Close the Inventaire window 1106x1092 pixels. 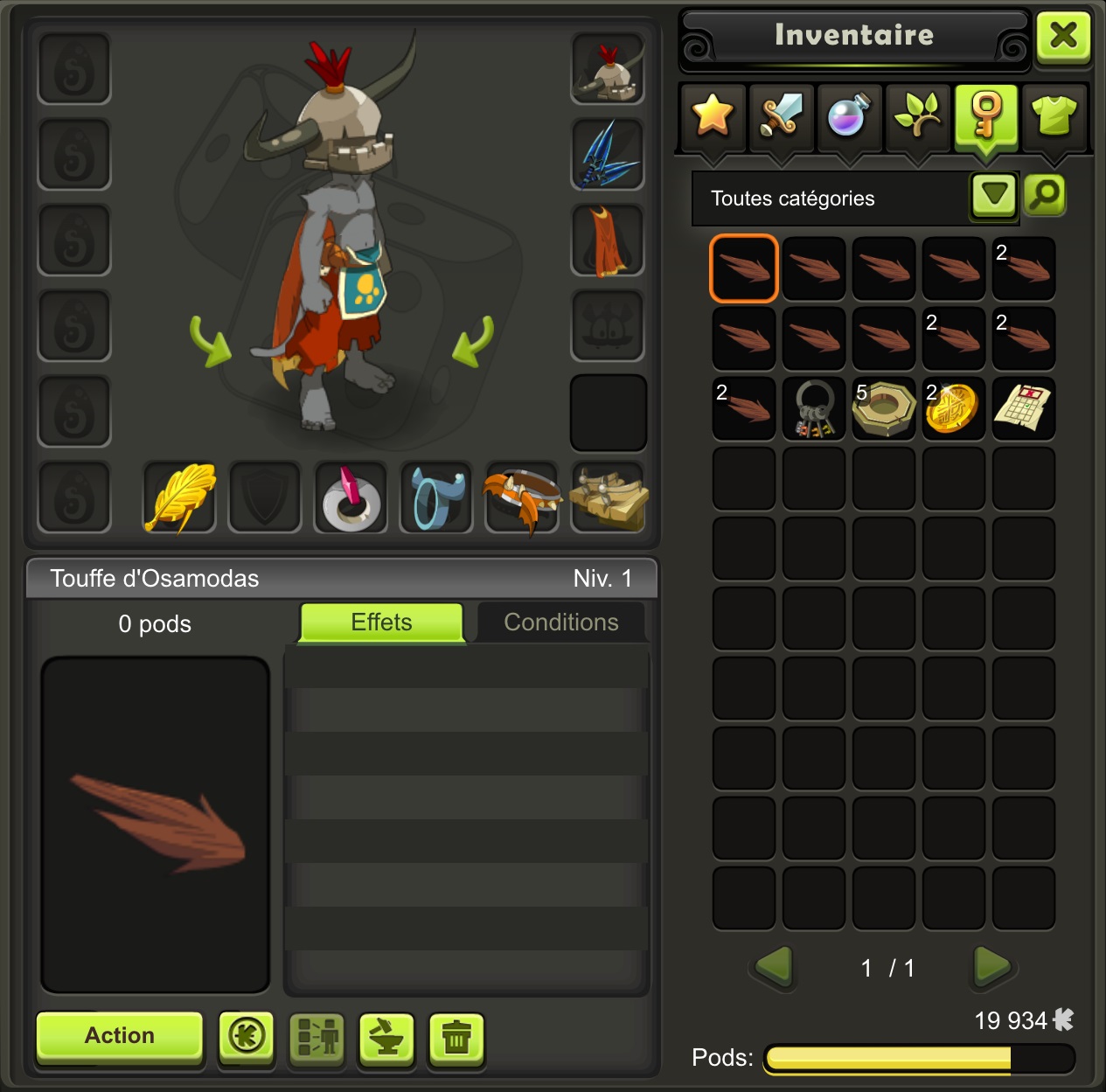1062,37
